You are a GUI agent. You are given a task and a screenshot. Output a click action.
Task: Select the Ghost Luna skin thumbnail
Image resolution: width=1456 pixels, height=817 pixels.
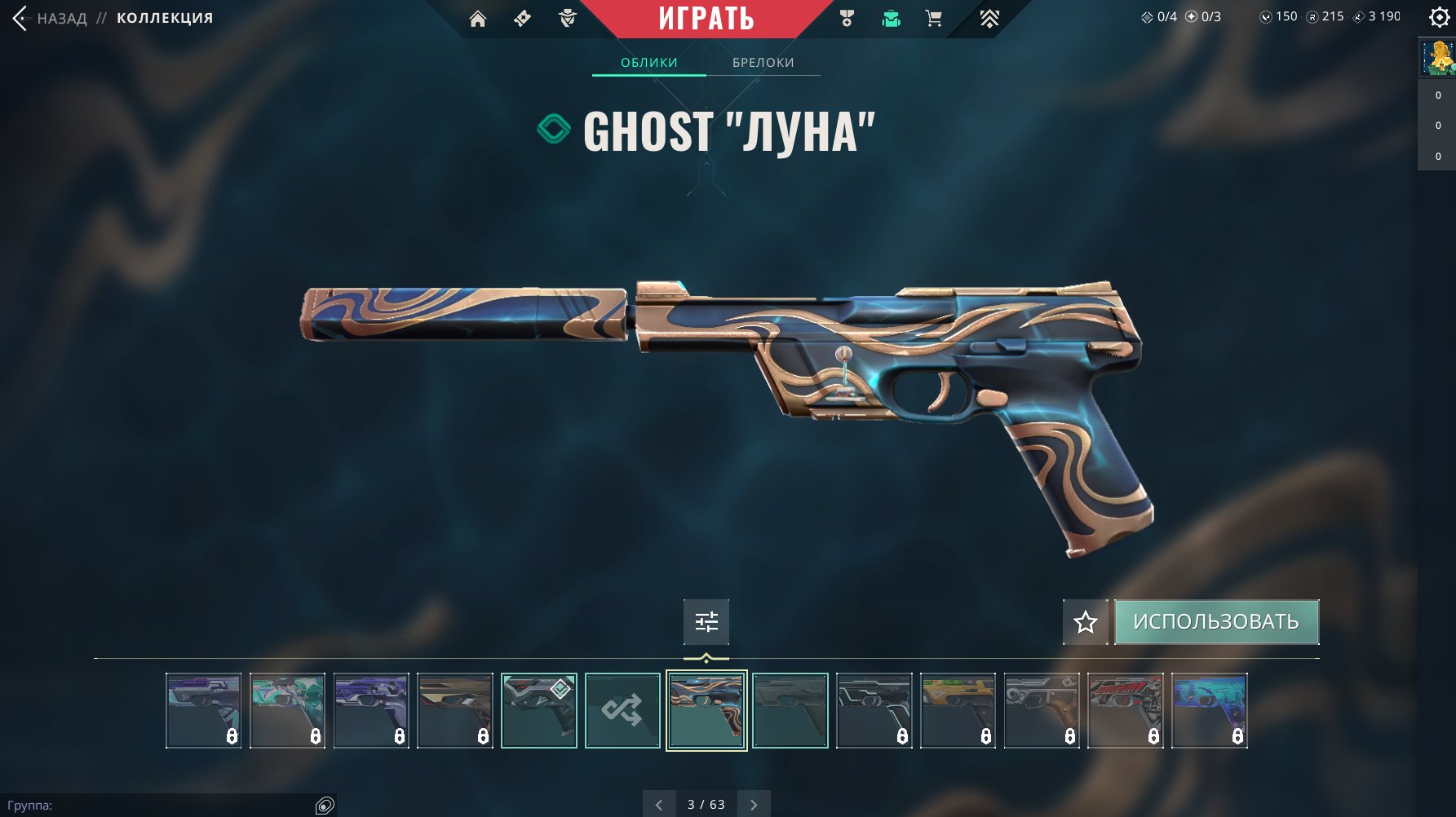pos(706,710)
